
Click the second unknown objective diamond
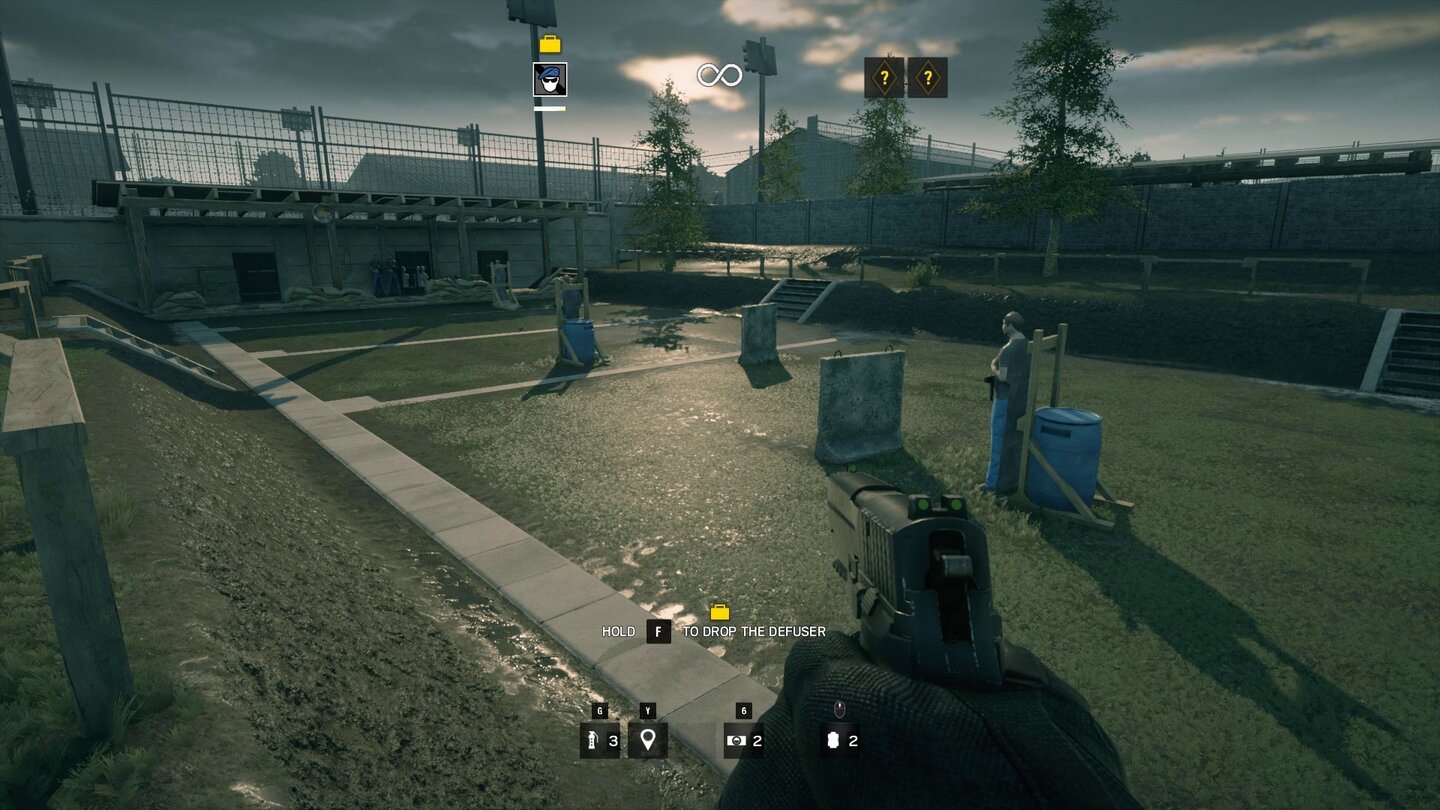(x=928, y=76)
